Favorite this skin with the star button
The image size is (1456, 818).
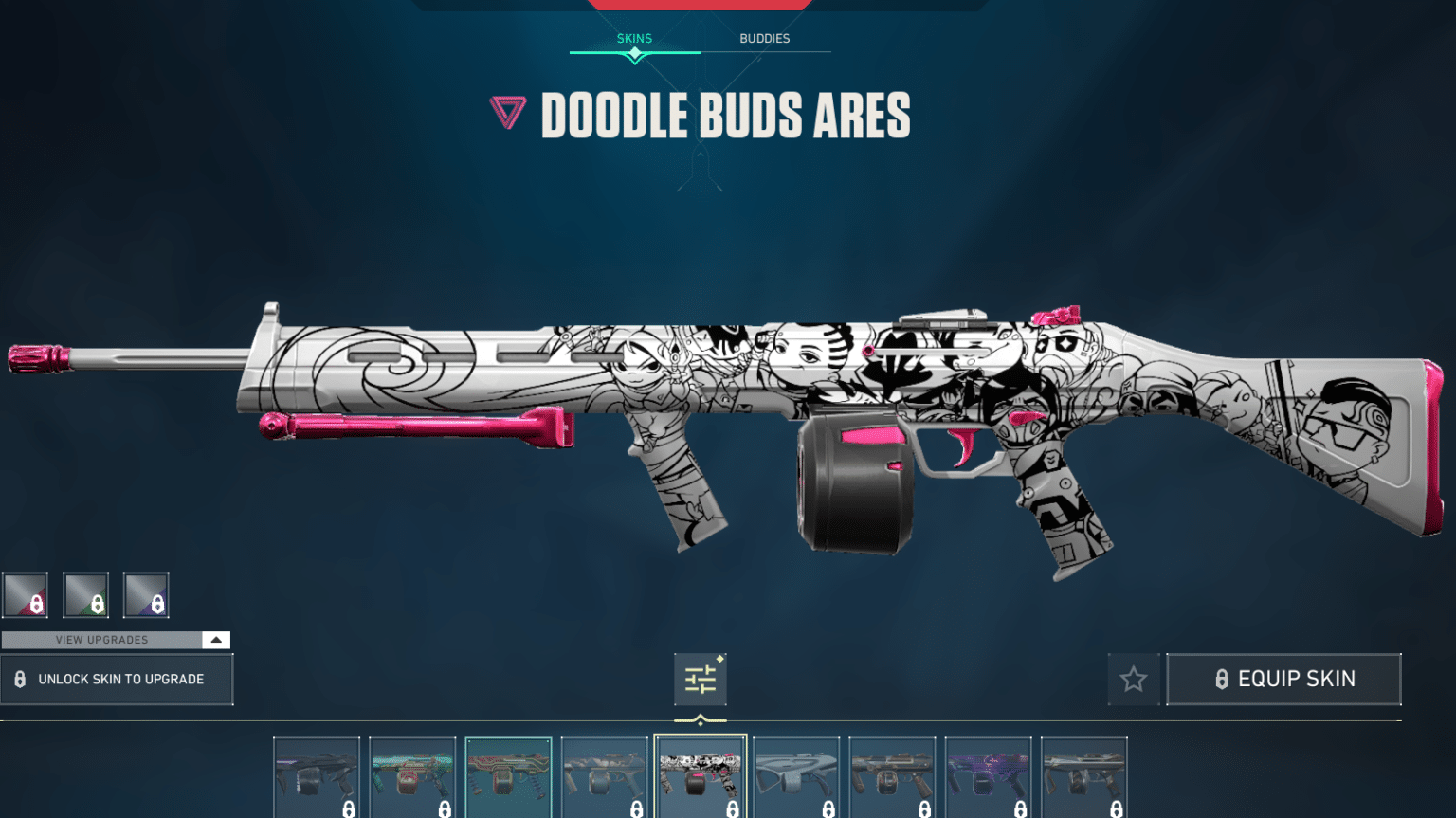click(x=1134, y=679)
